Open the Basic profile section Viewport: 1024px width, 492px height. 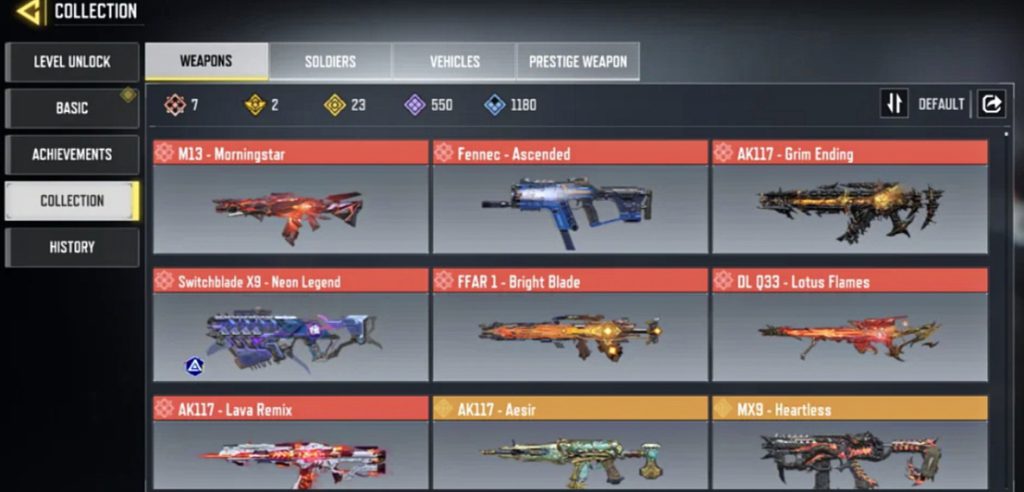(x=72, y=108)
